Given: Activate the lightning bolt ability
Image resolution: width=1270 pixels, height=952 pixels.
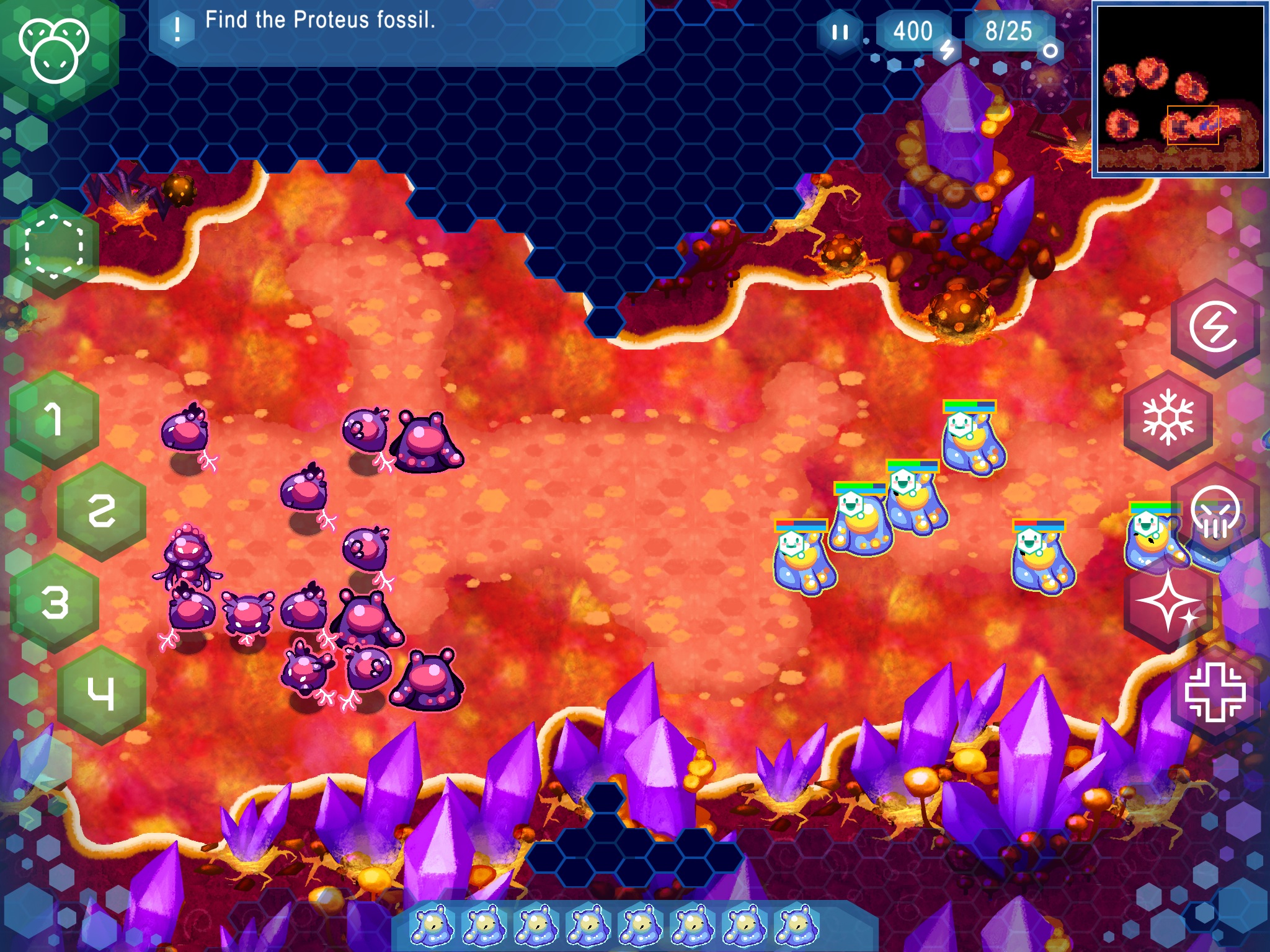Looking at the screenshot, I should tap(1214, 327).
